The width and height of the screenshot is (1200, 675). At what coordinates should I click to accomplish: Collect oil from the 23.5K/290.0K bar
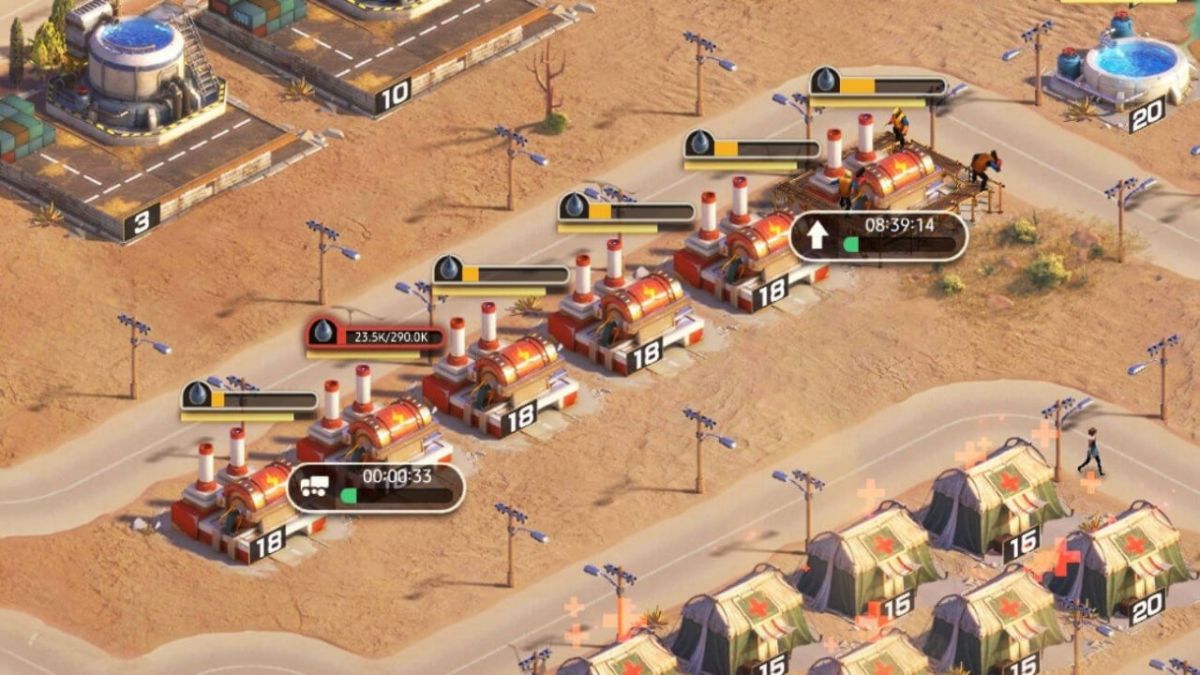pyautogui.click(x=376, y=336)
